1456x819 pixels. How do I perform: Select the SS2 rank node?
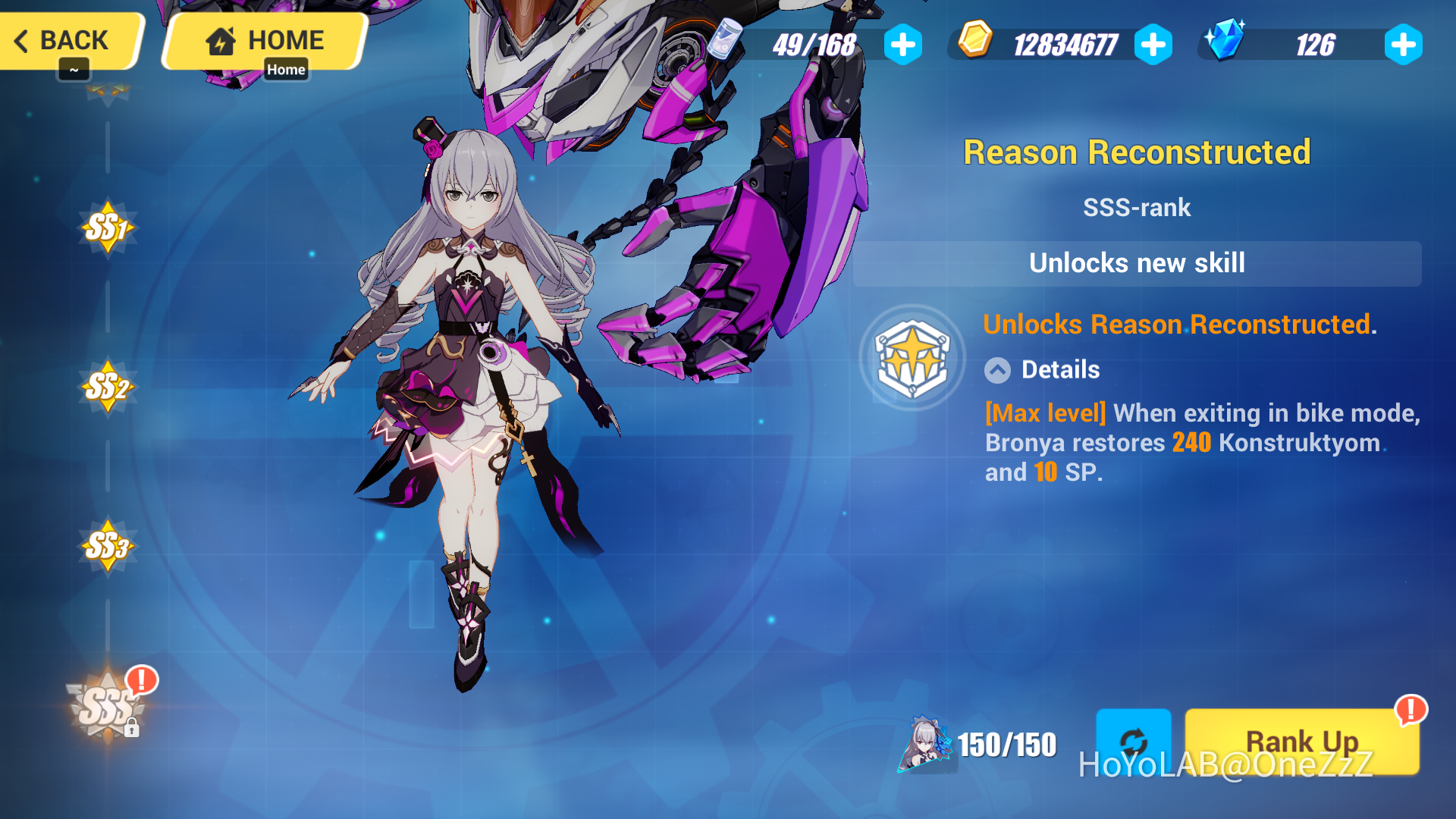pos(107,388)
